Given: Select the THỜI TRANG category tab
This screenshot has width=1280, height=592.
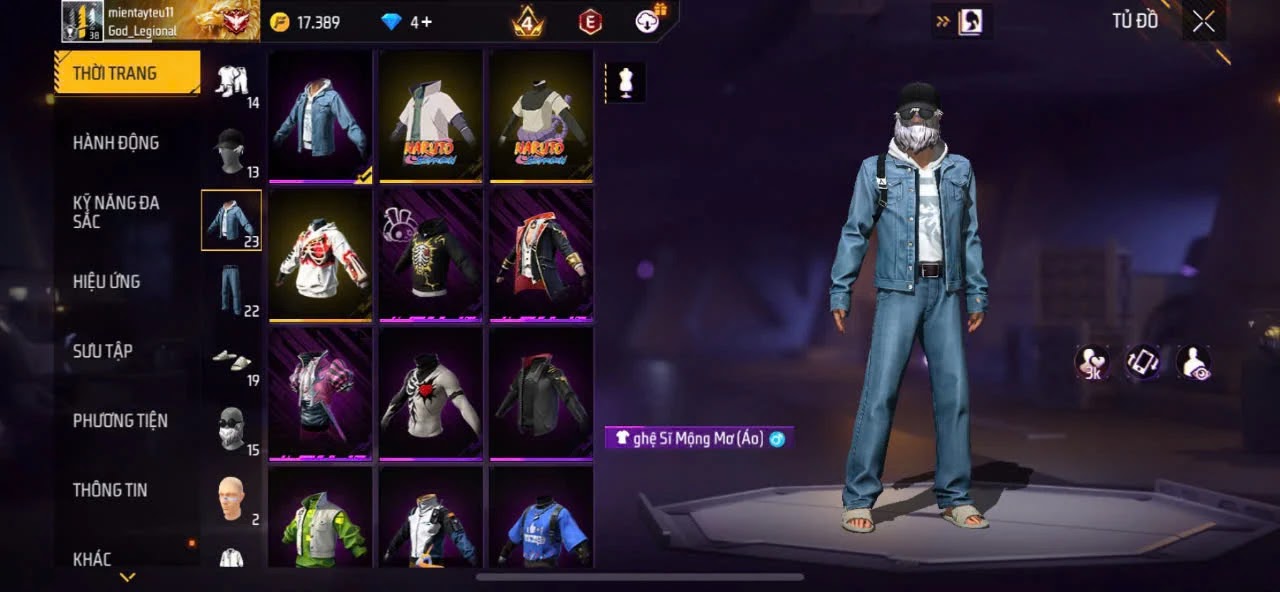Looking at the screenshot, I should coord(127,73).
